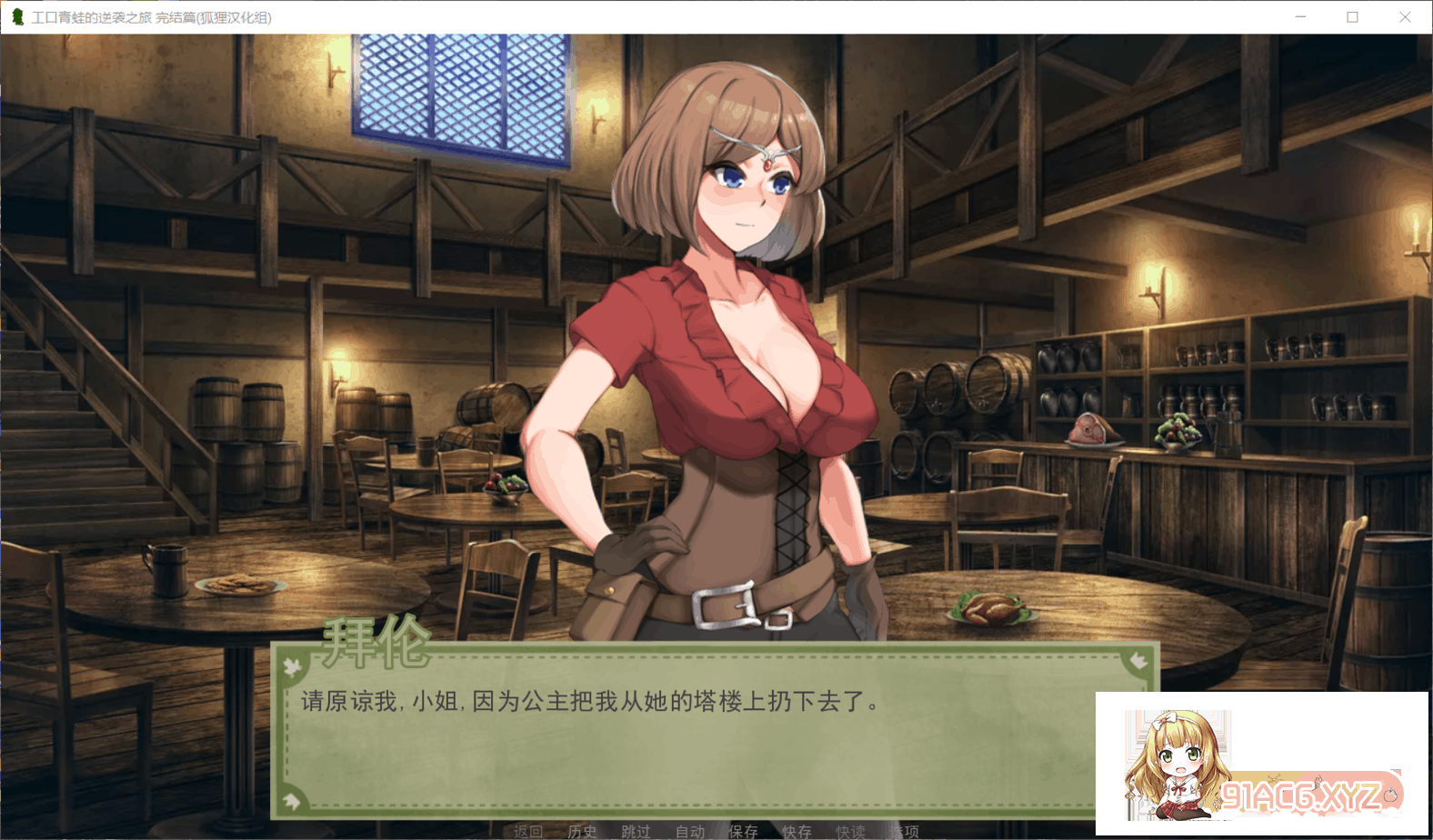Select 快读 (quick load)
Viewport: 1433px width, 840px height.
(x=851, y=831)
